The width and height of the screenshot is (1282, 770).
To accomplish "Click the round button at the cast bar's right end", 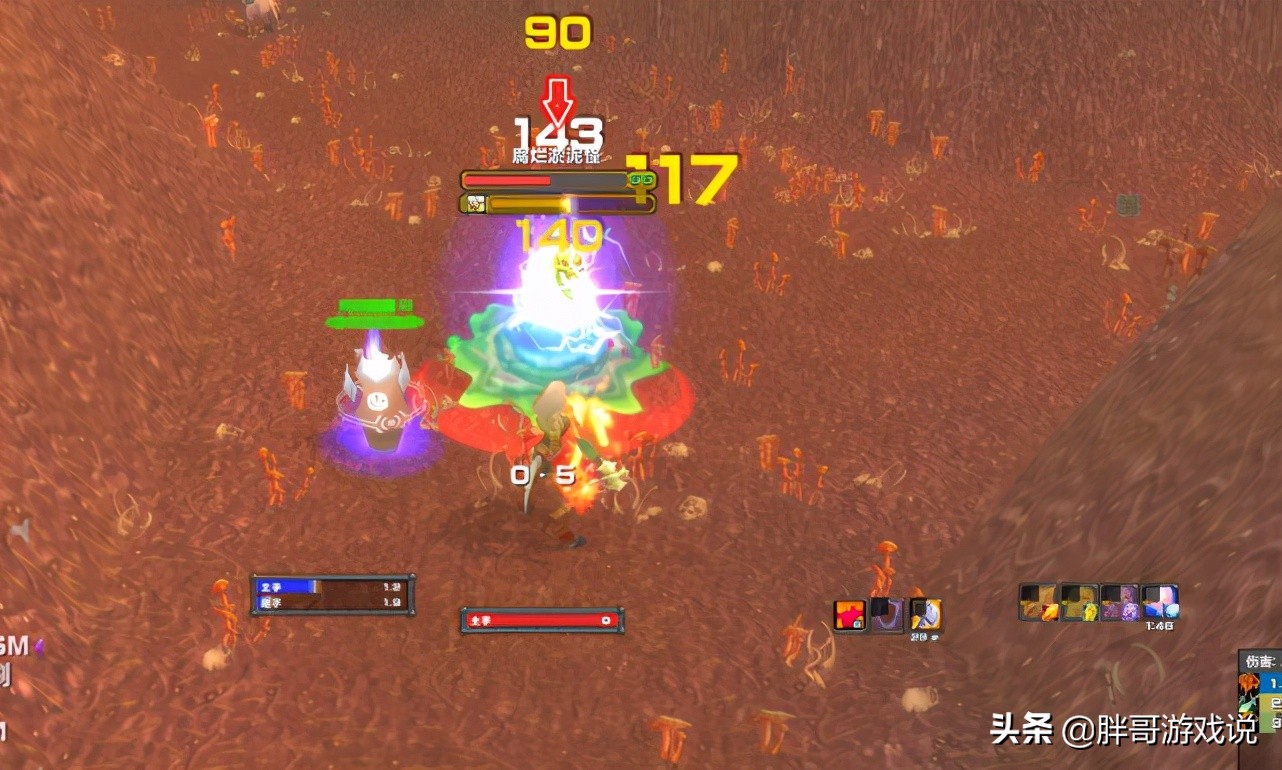I will point(604,621).
